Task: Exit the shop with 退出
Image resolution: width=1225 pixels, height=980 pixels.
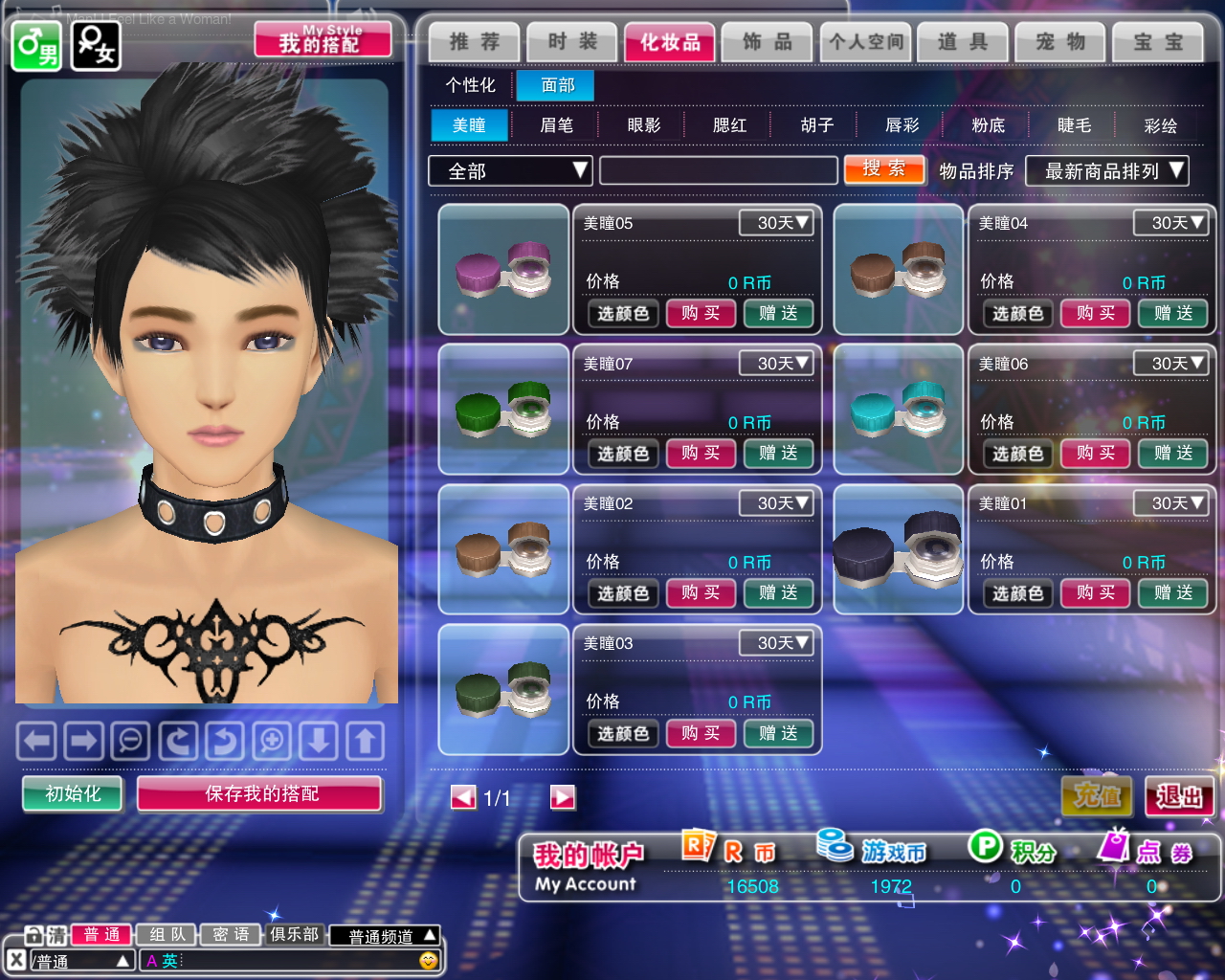Action: pyautogui.click(x=1179, y=796)
